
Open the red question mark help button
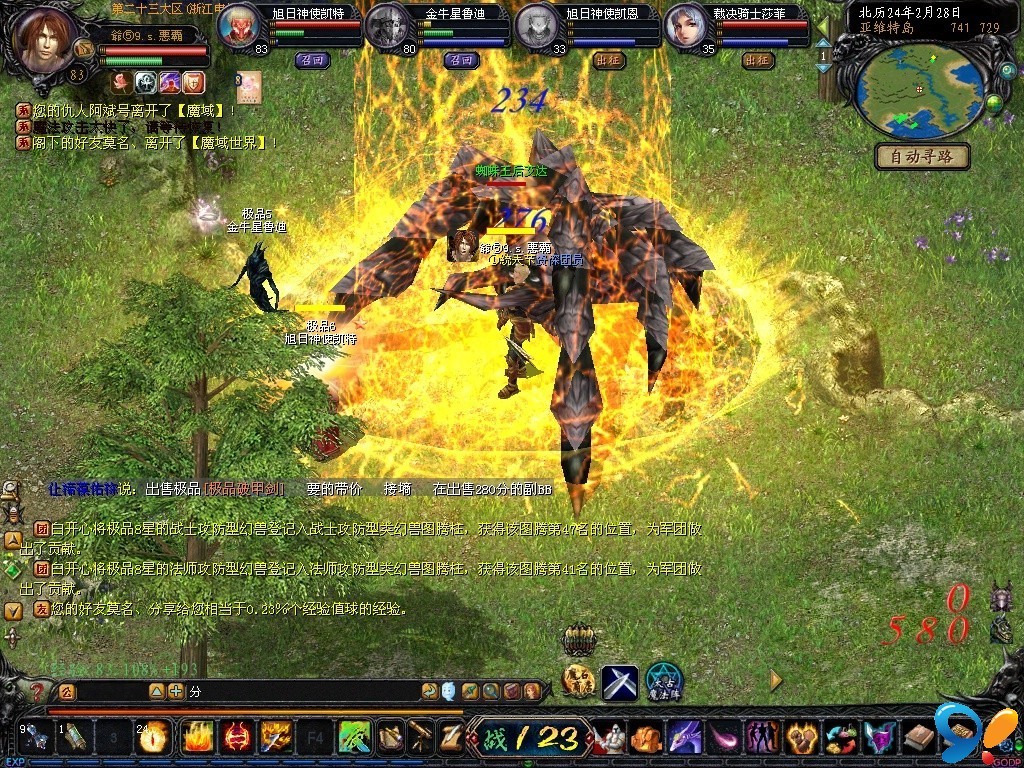pyautogui.click(x=37, y=692)
